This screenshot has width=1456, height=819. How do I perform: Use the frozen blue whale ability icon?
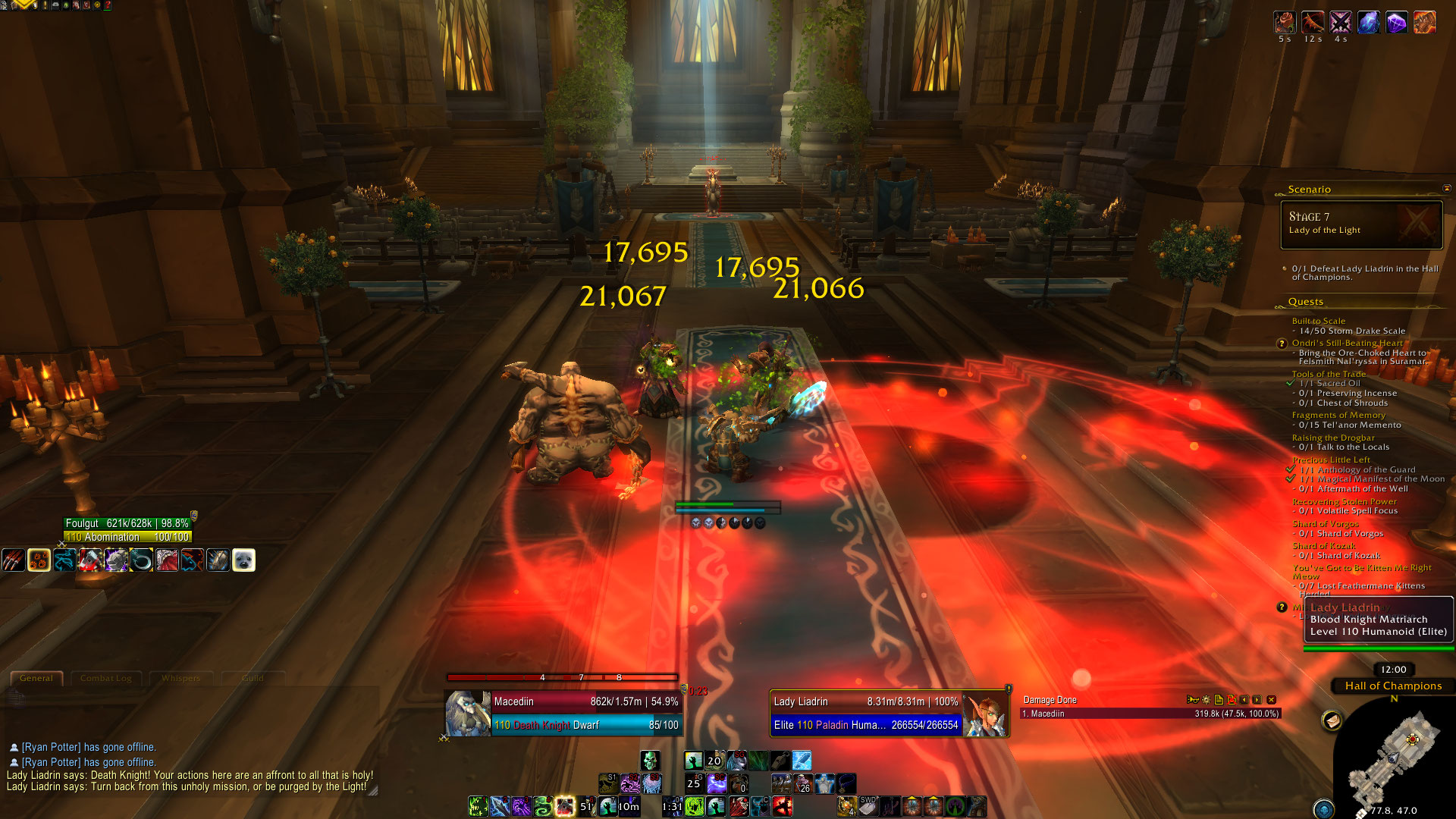pyautogui.click(x=802, y=761)
